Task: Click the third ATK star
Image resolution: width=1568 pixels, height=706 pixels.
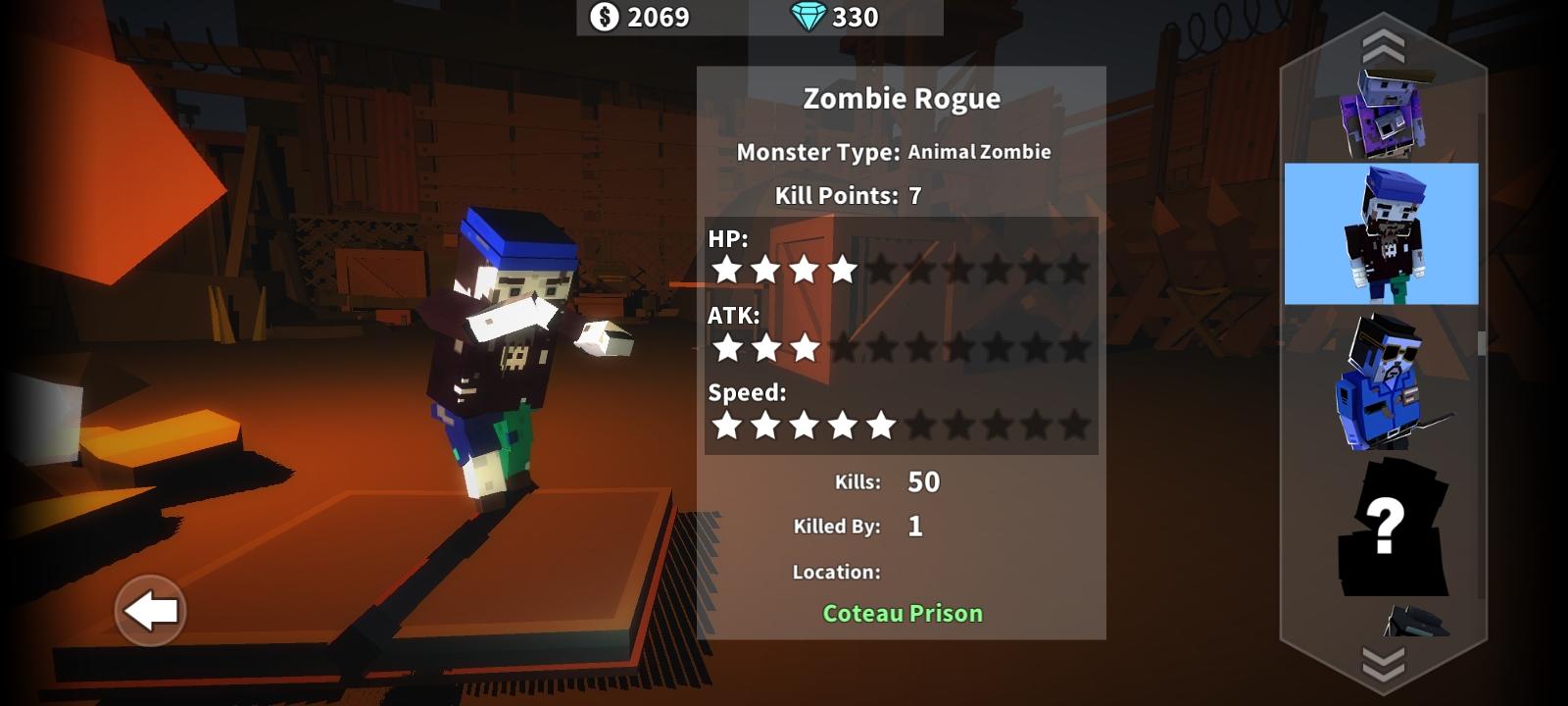Action: 806,345
